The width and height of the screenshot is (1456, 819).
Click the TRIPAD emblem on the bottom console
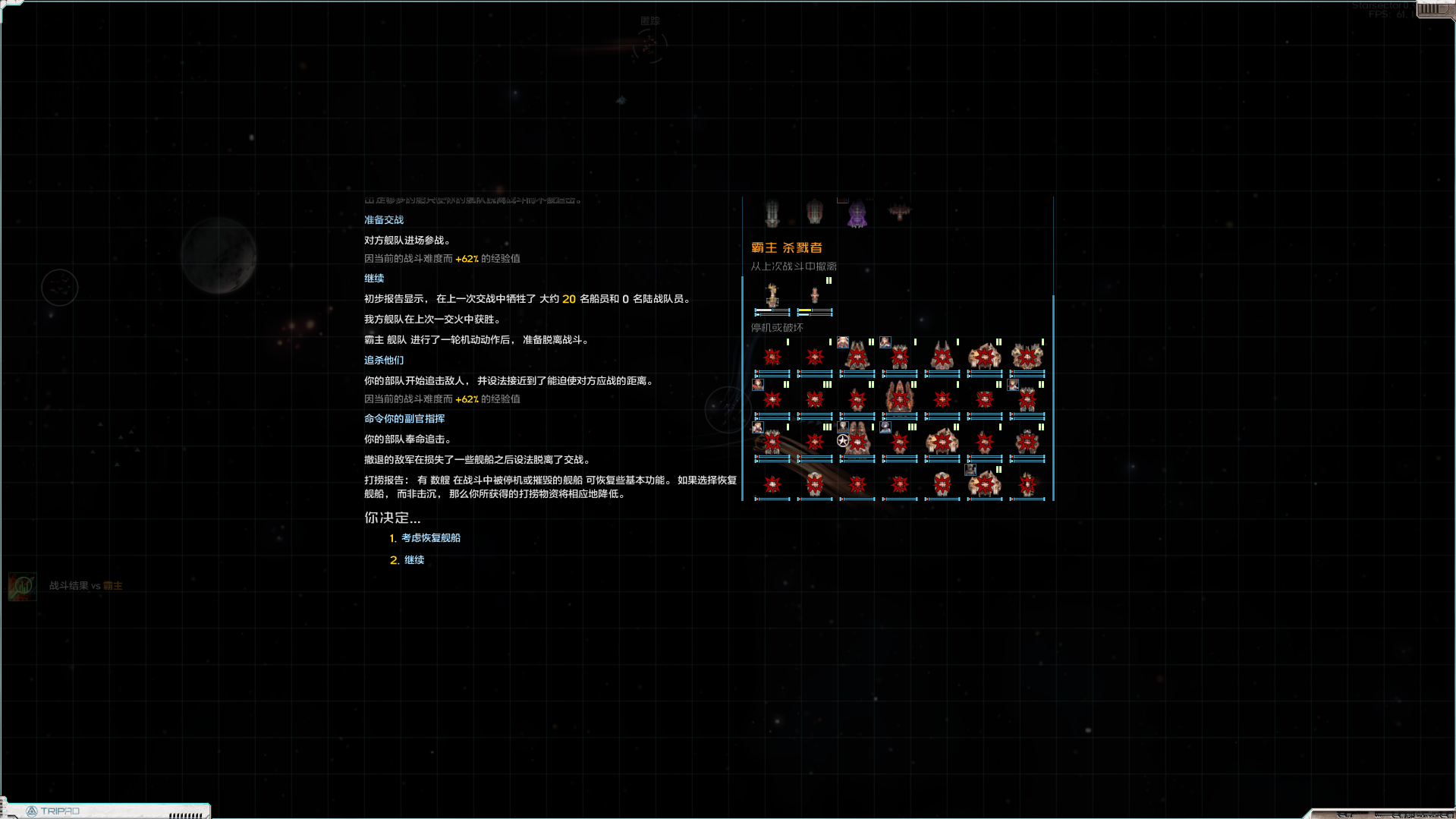33,810
